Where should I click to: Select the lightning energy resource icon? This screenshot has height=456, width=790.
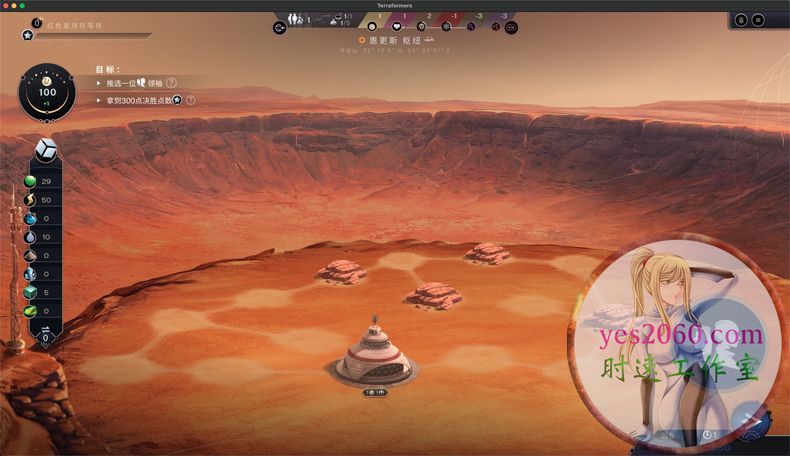coord(31,200)
